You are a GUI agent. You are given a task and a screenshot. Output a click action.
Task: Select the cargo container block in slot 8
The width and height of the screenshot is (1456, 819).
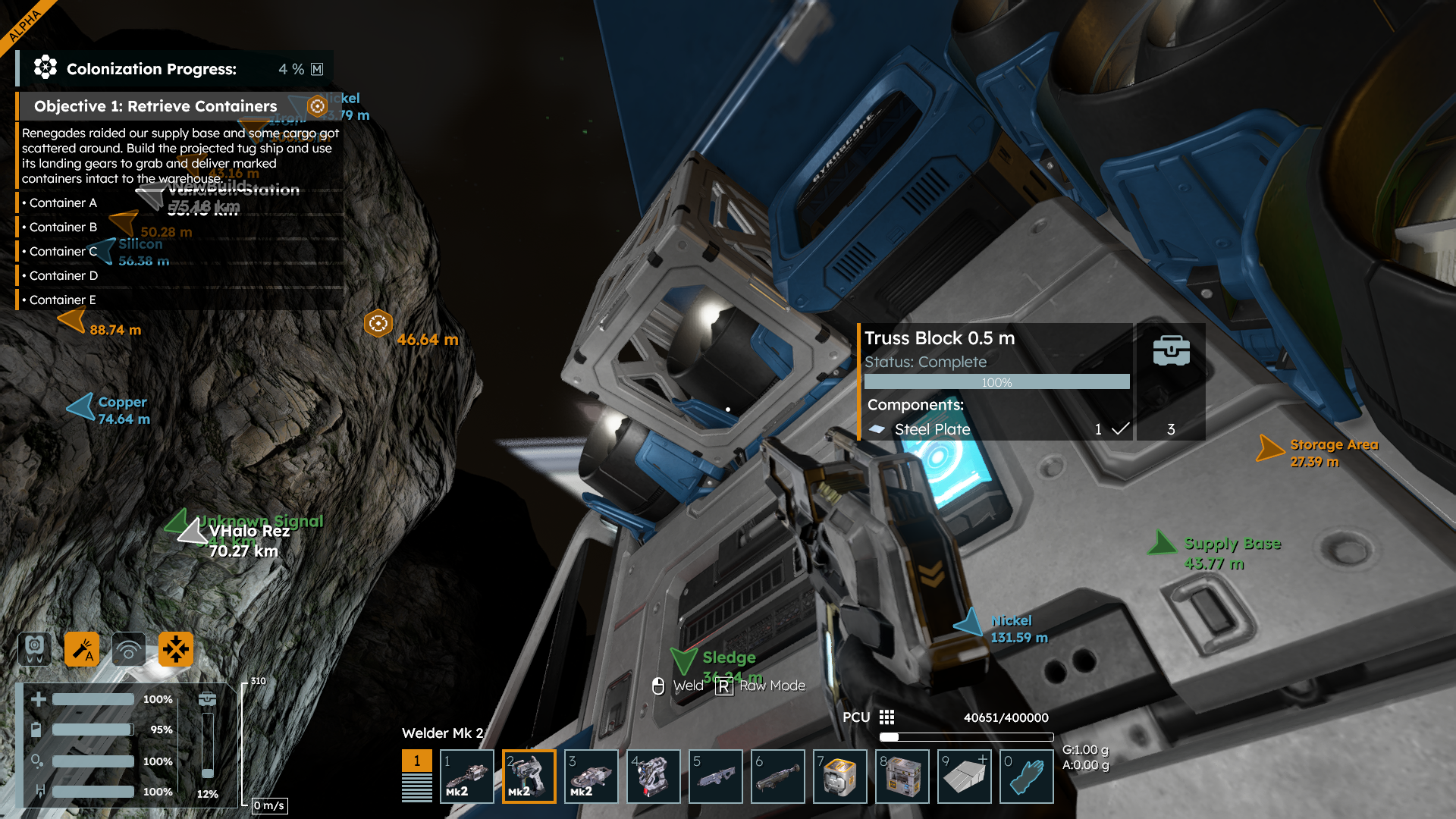(x=902, y=776)
